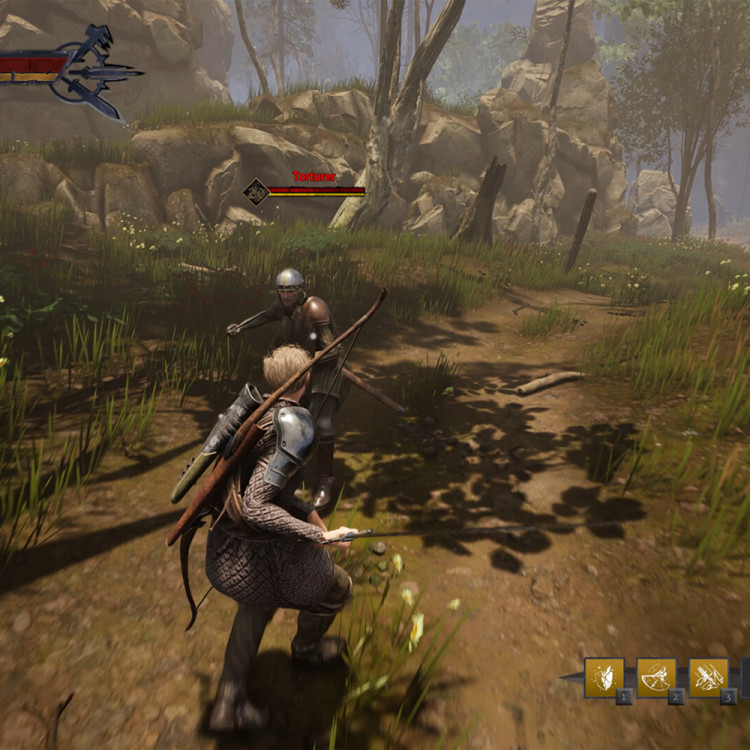Activate the shield strike ability in slot 1
The image size is (750, 750).
click(x=604, y=677)
